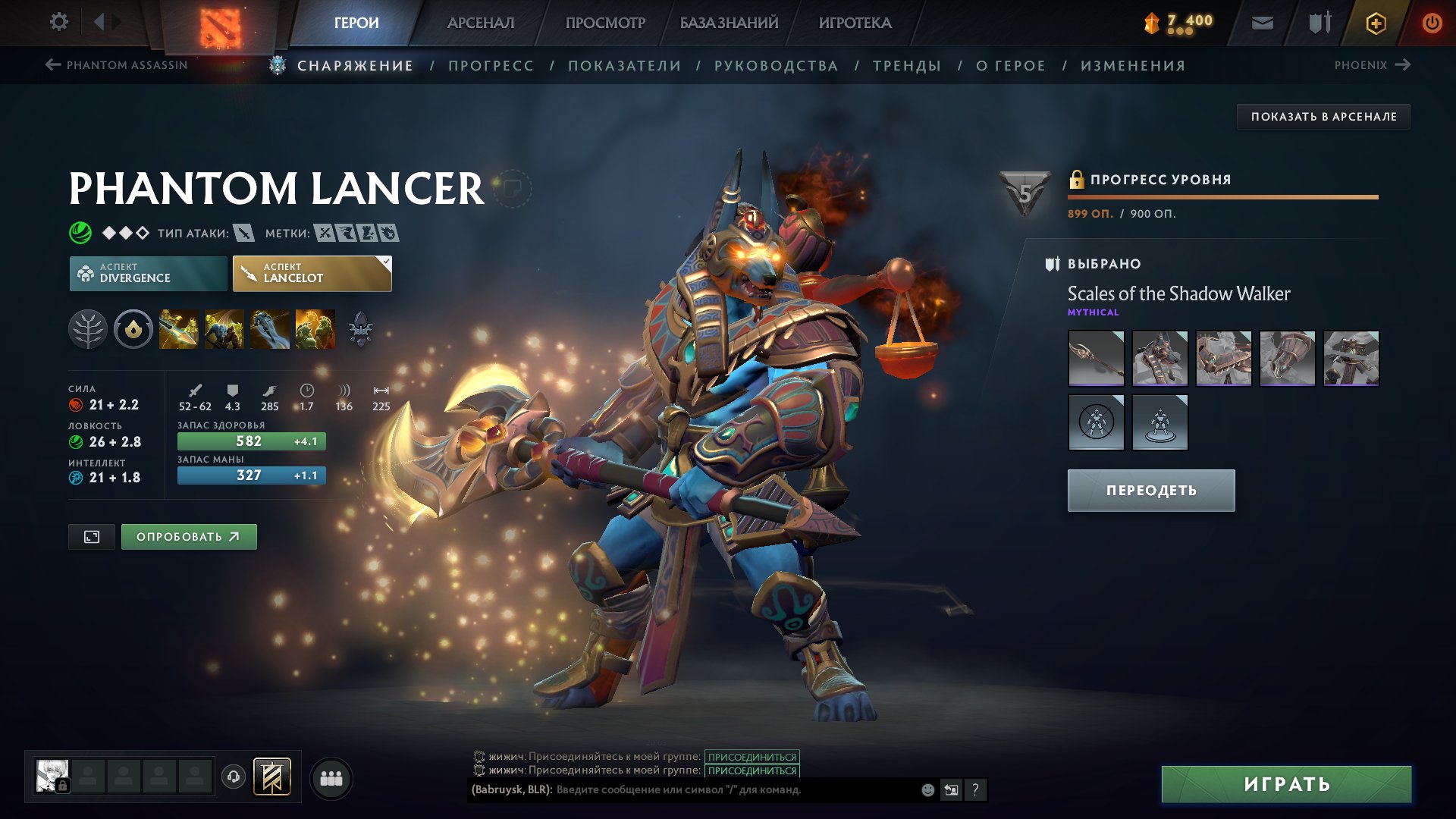Click the ПЕРЕОДЕТЬ button

(1150, 490)
